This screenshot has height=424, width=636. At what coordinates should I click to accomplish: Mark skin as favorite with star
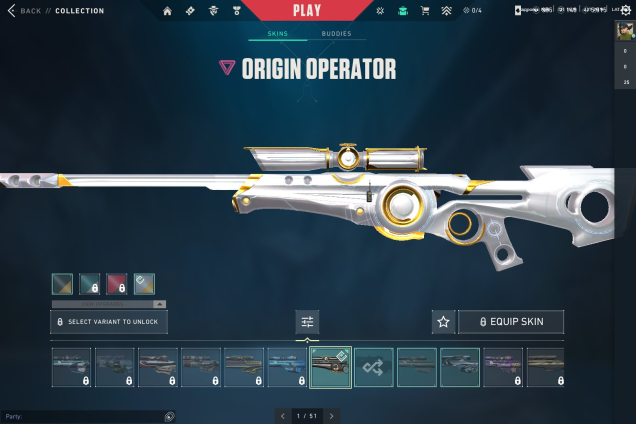[443, 322]
